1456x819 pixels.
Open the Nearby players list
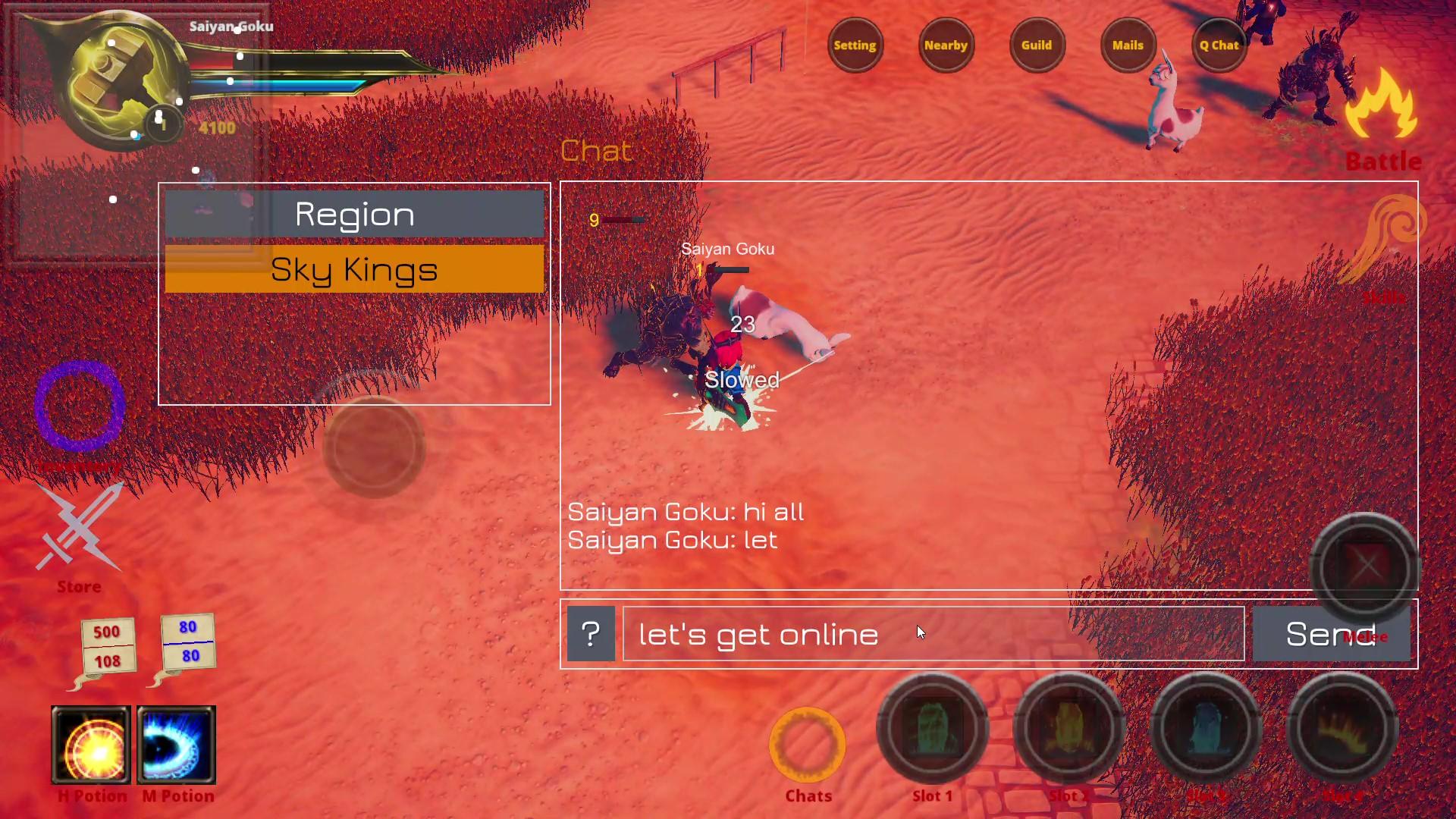(x=946, y=45)
